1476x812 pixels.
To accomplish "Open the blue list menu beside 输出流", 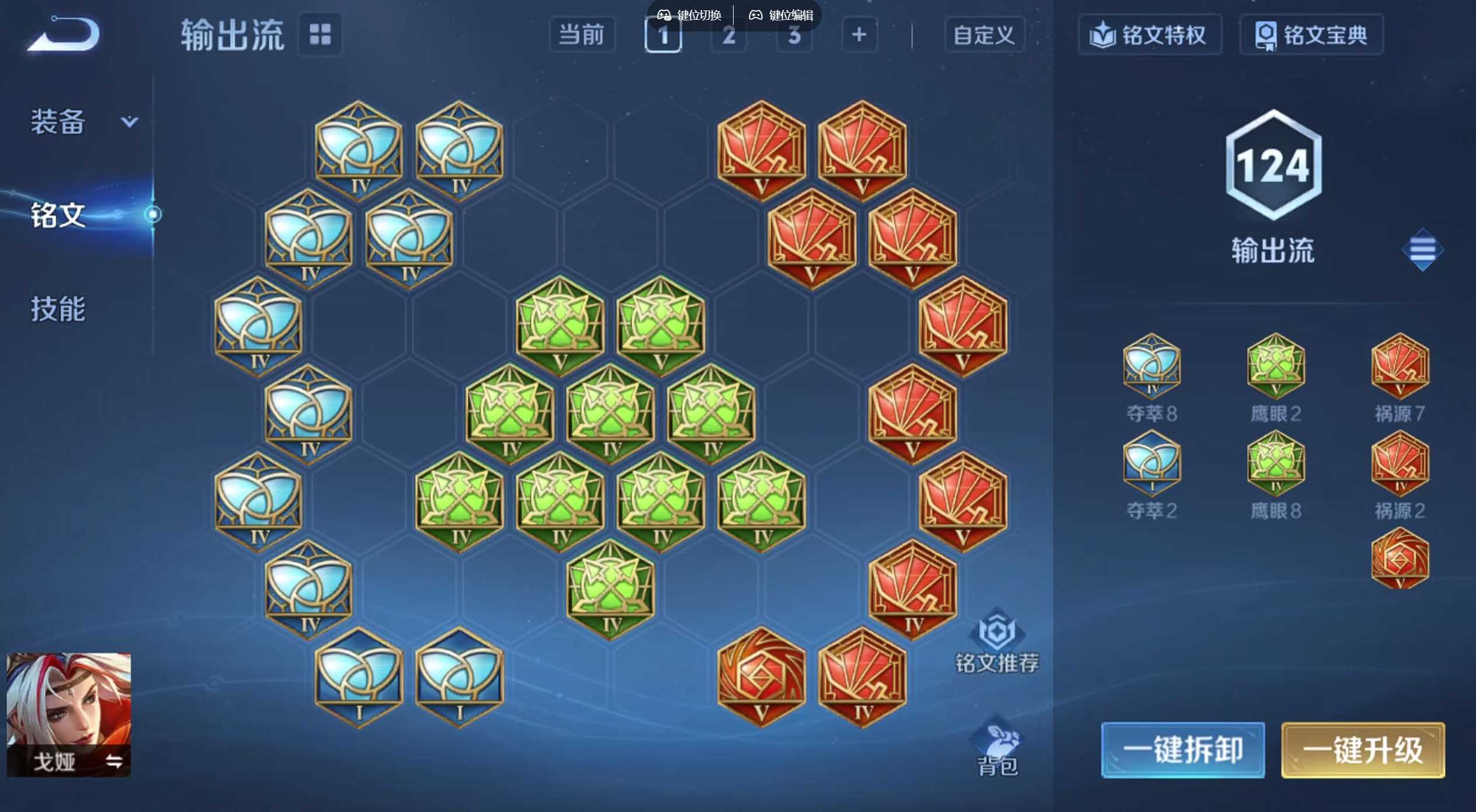I will coord(1422,250).
